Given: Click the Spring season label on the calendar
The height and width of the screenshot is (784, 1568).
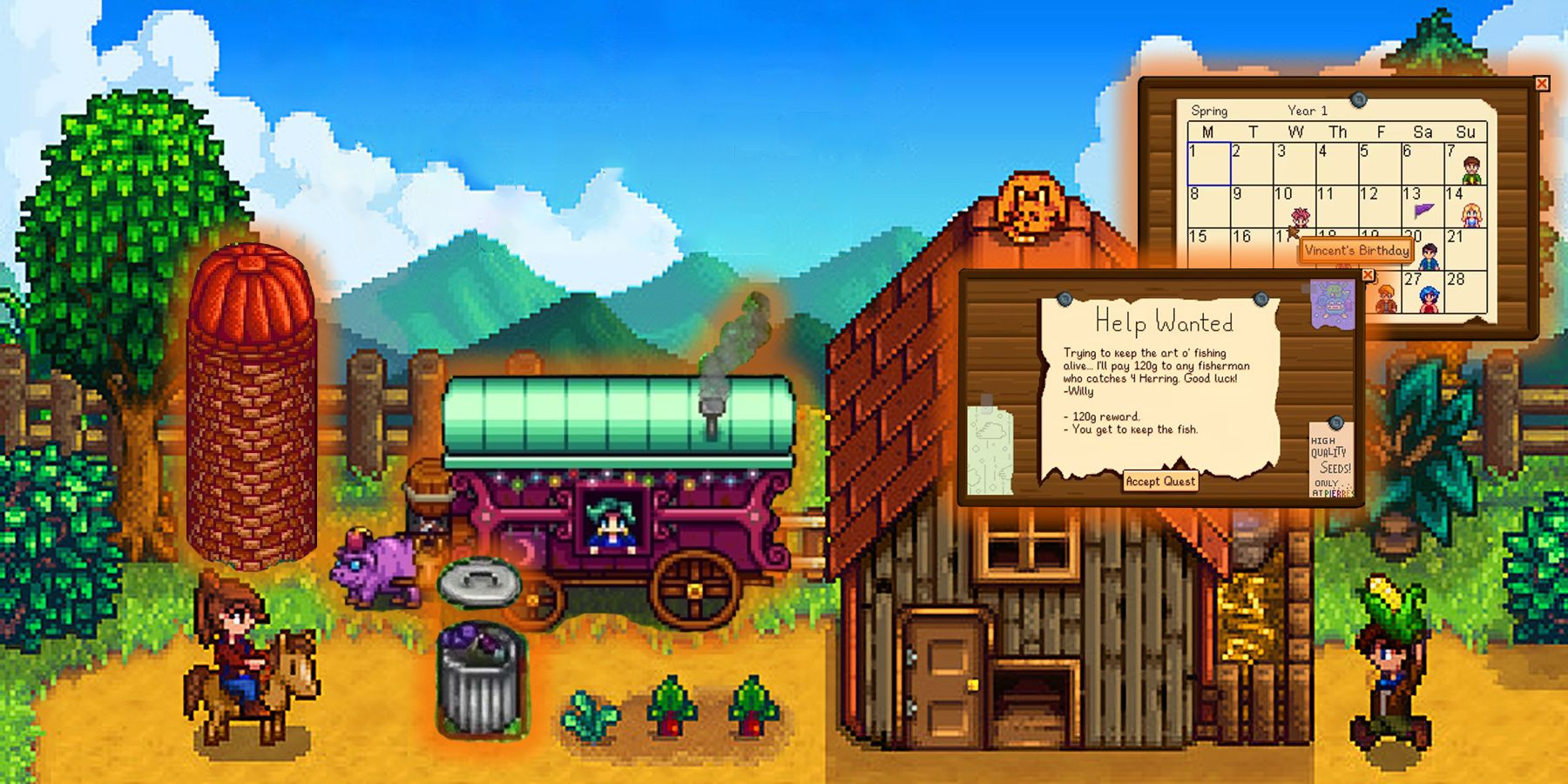Looking at the screenshot, I should tap(1210, 110).
